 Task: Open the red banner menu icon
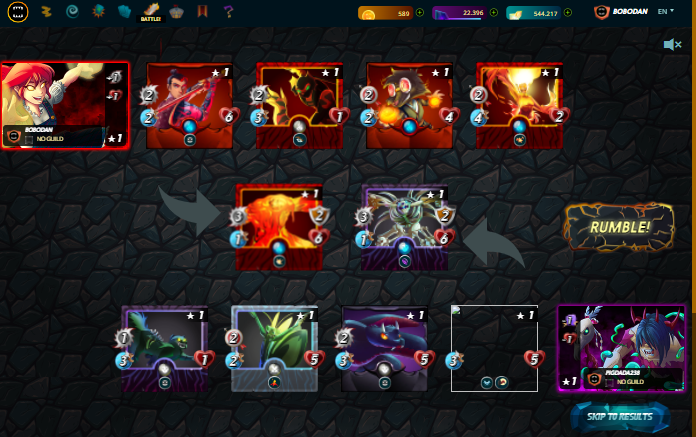(203, 12)
